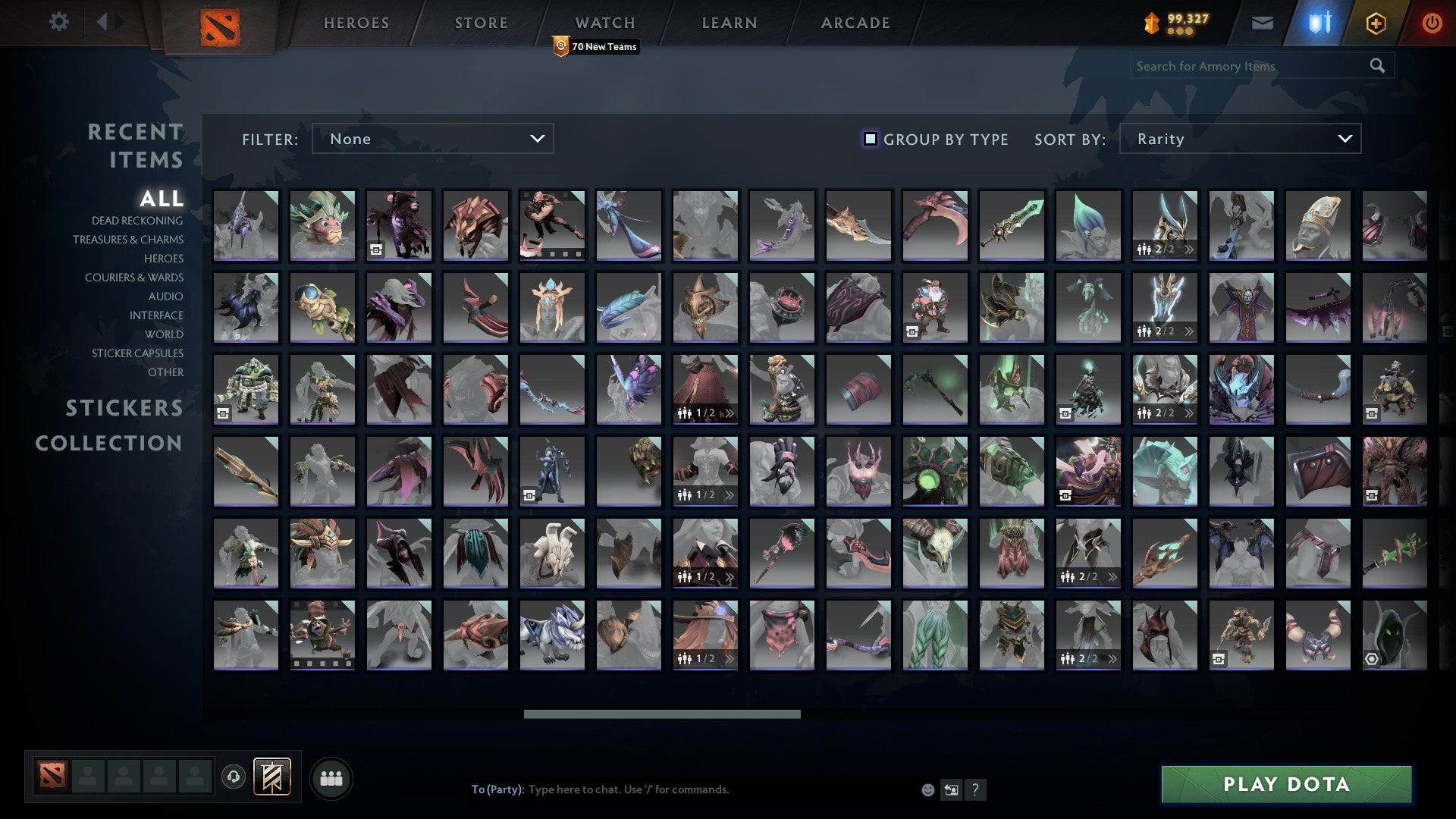Open Dota 2 settings with the gear icon
The height and width of the screenshot is (819, 1456).
coord(59,22)
